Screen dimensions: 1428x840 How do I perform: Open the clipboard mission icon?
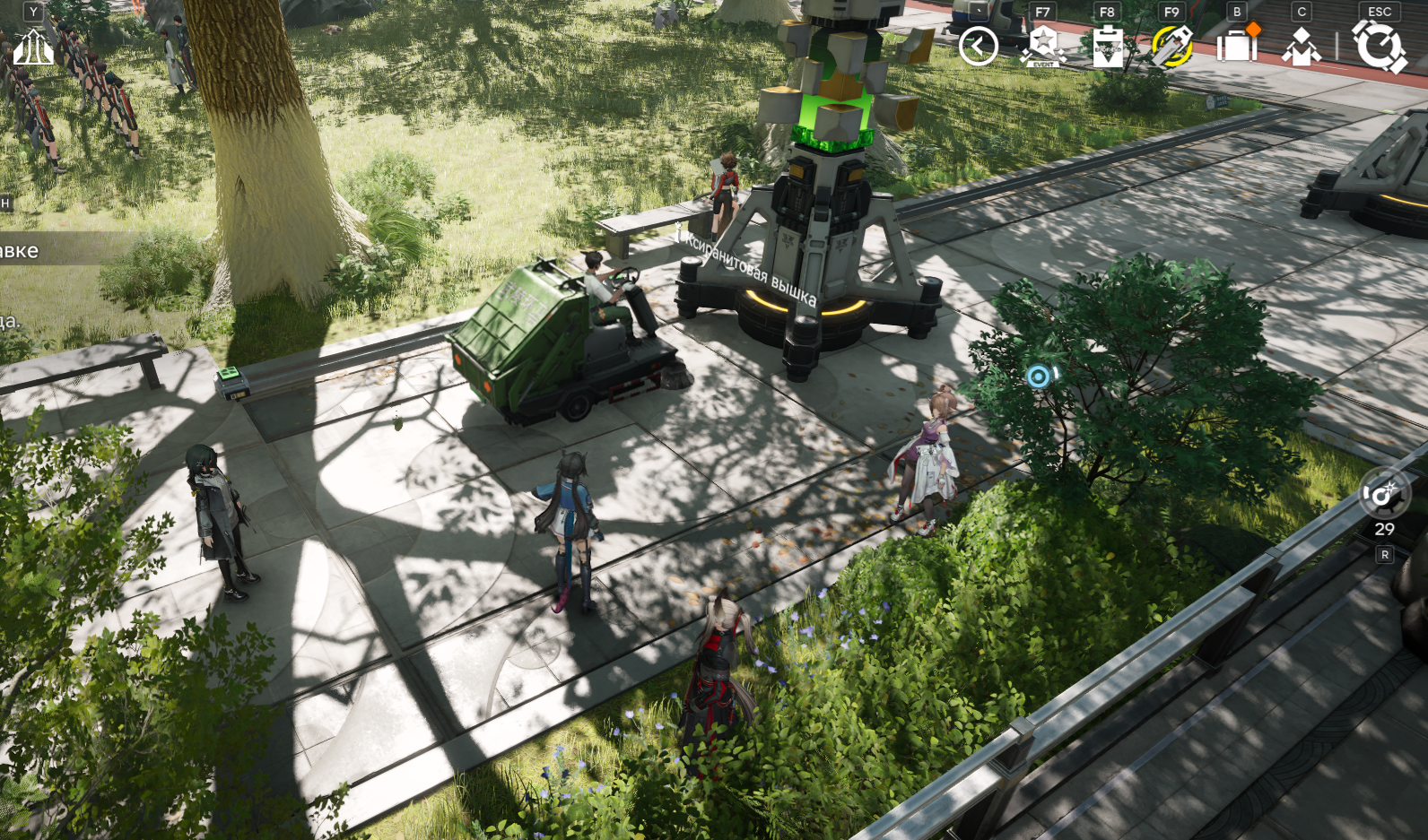click(x=1108, y=46)
